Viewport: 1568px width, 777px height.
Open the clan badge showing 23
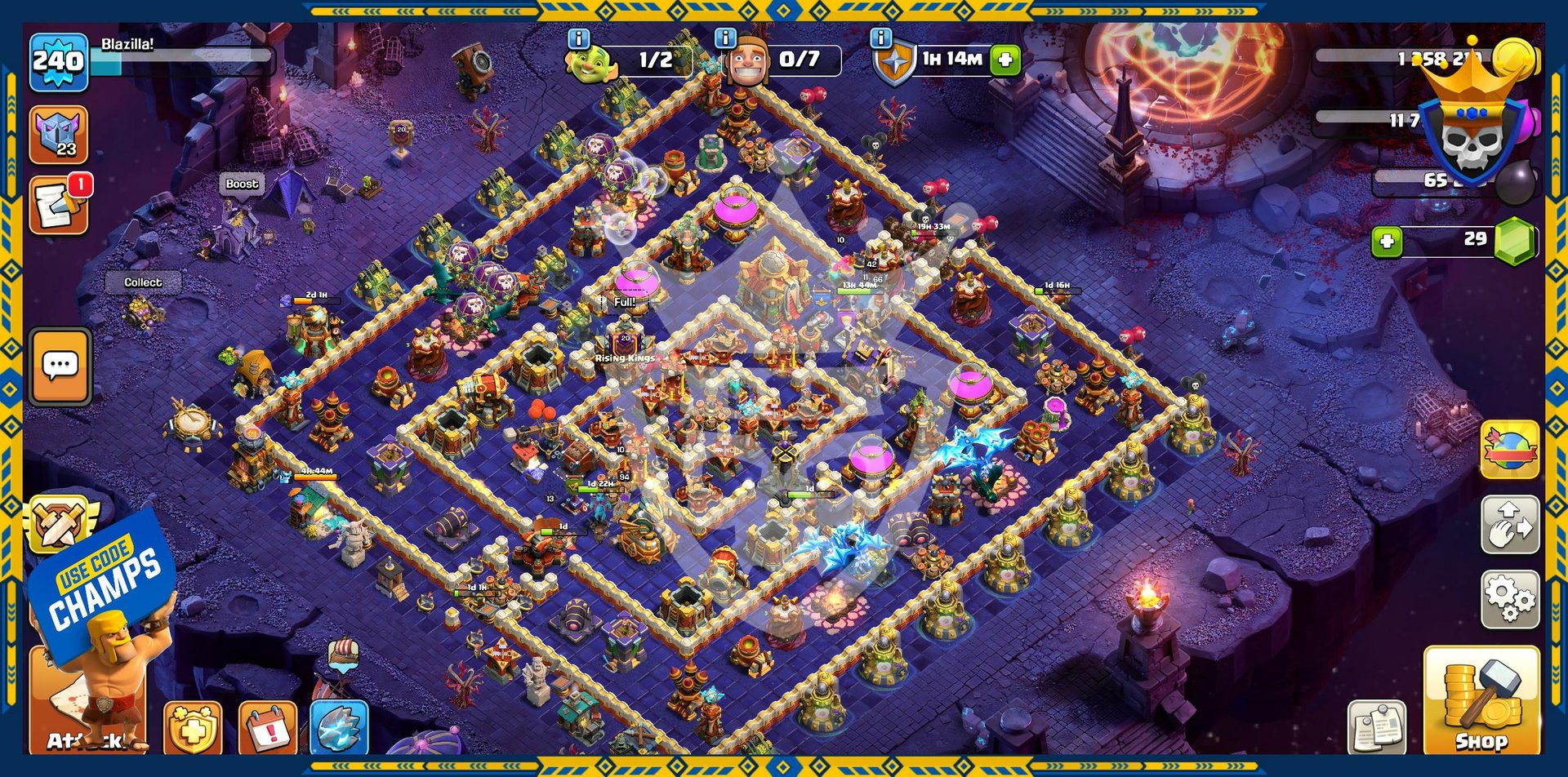59,135
